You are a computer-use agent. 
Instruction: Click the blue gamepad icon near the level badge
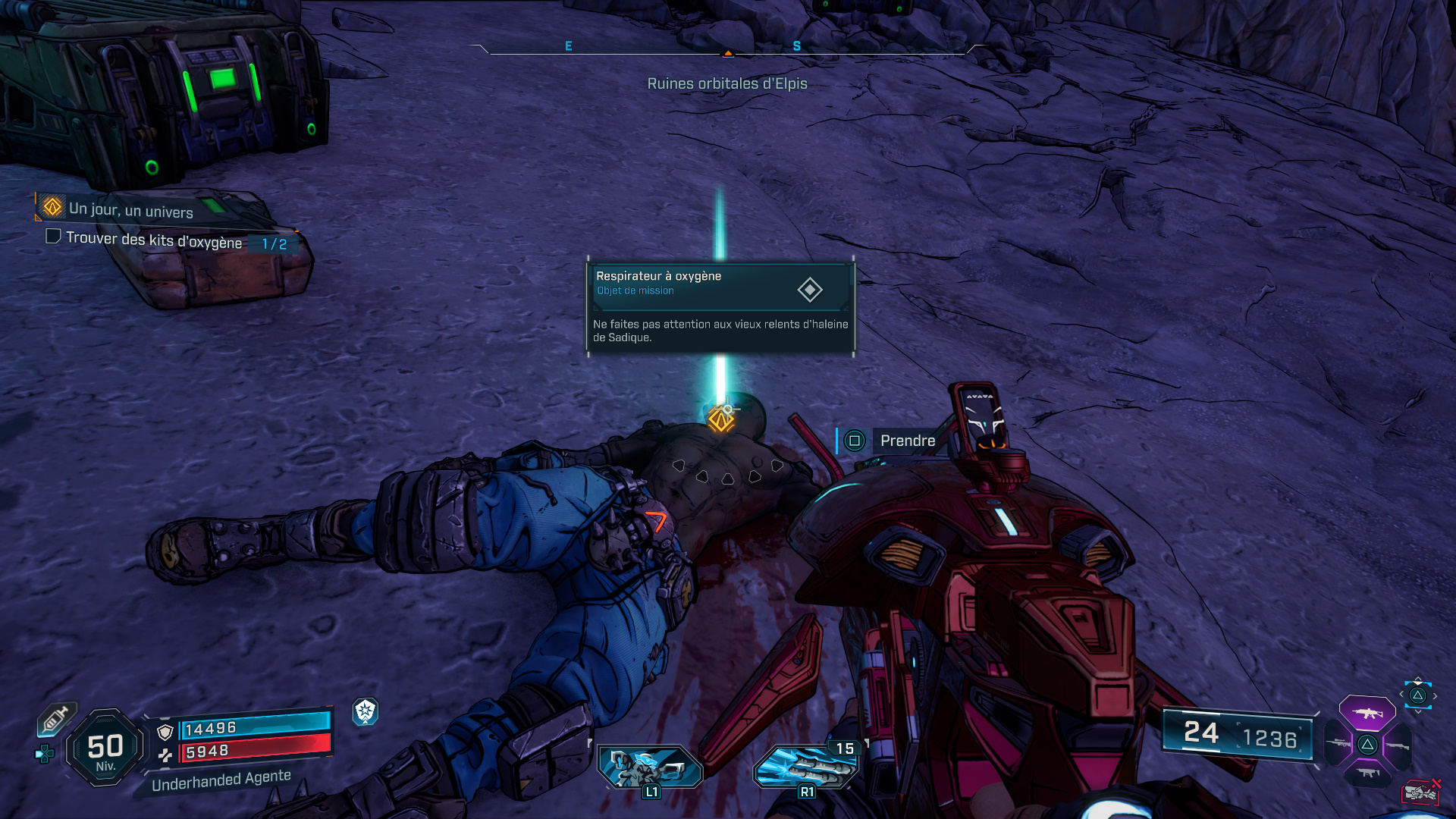tap(44, 753)
